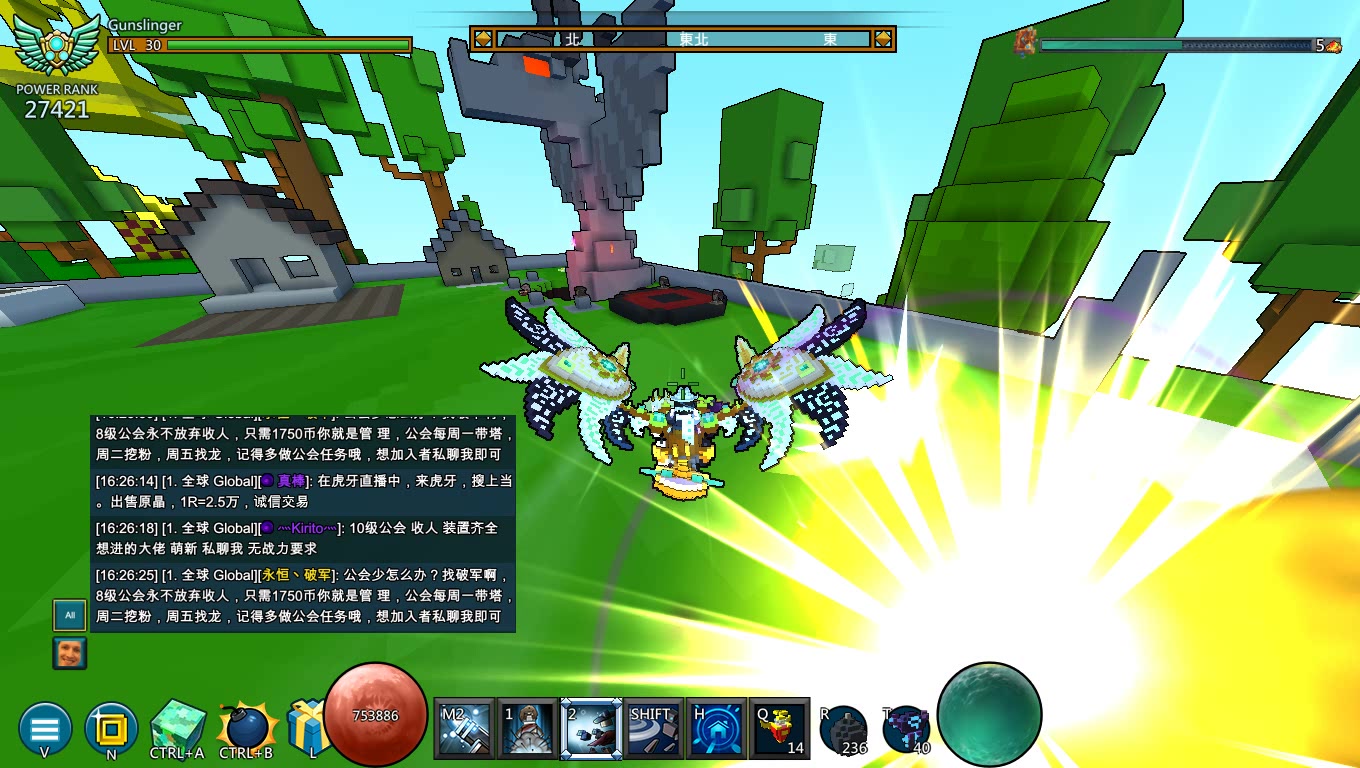The height and width of the screenshot is (768, 1360).
Task: Open the green cube icon labeled CTRL+A
Action: (x=178, y=727)
